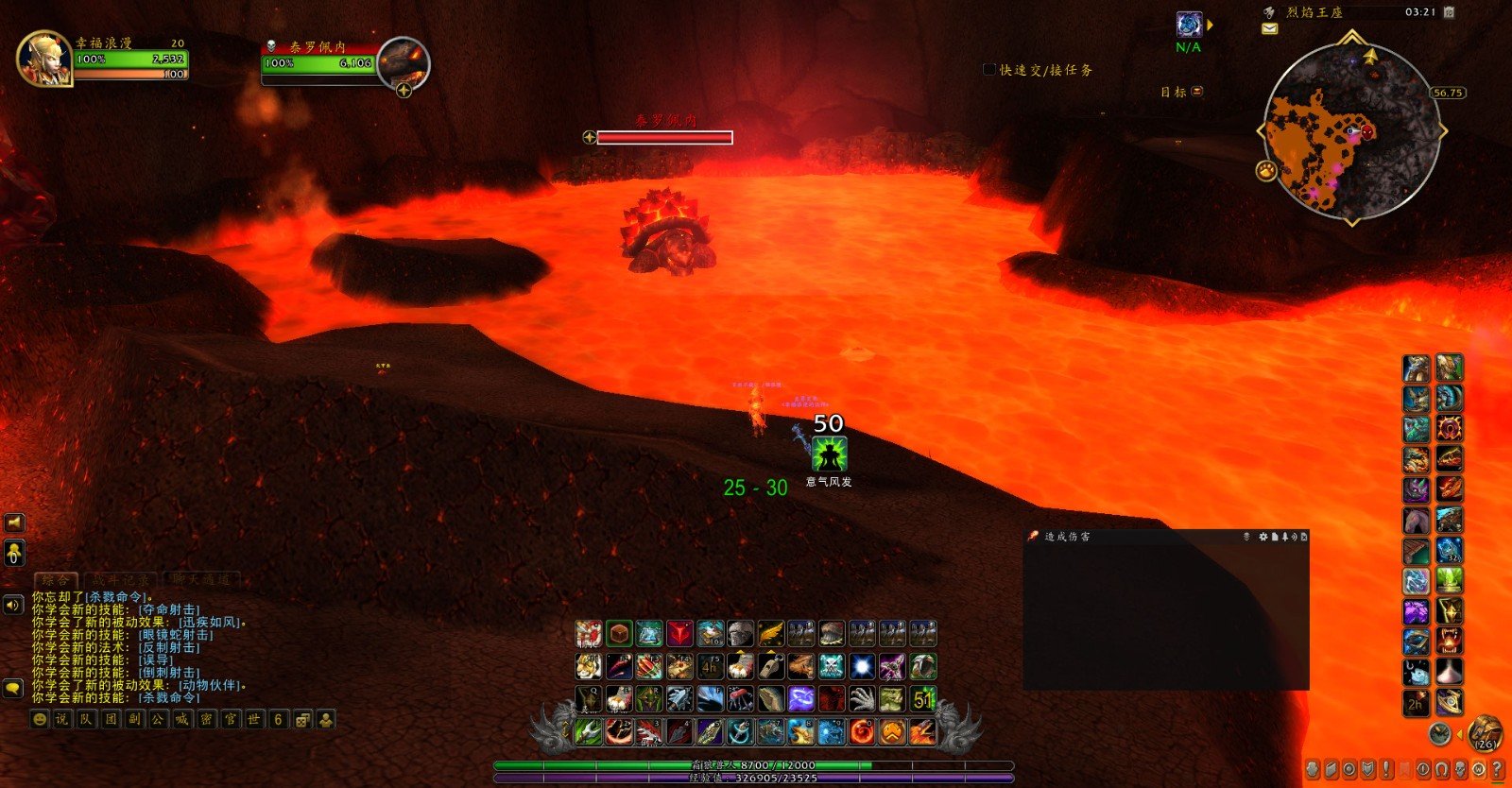This screenshot has width=1512, height=788.
Task: Click the circular minimap
Action: click(1350, 131)
